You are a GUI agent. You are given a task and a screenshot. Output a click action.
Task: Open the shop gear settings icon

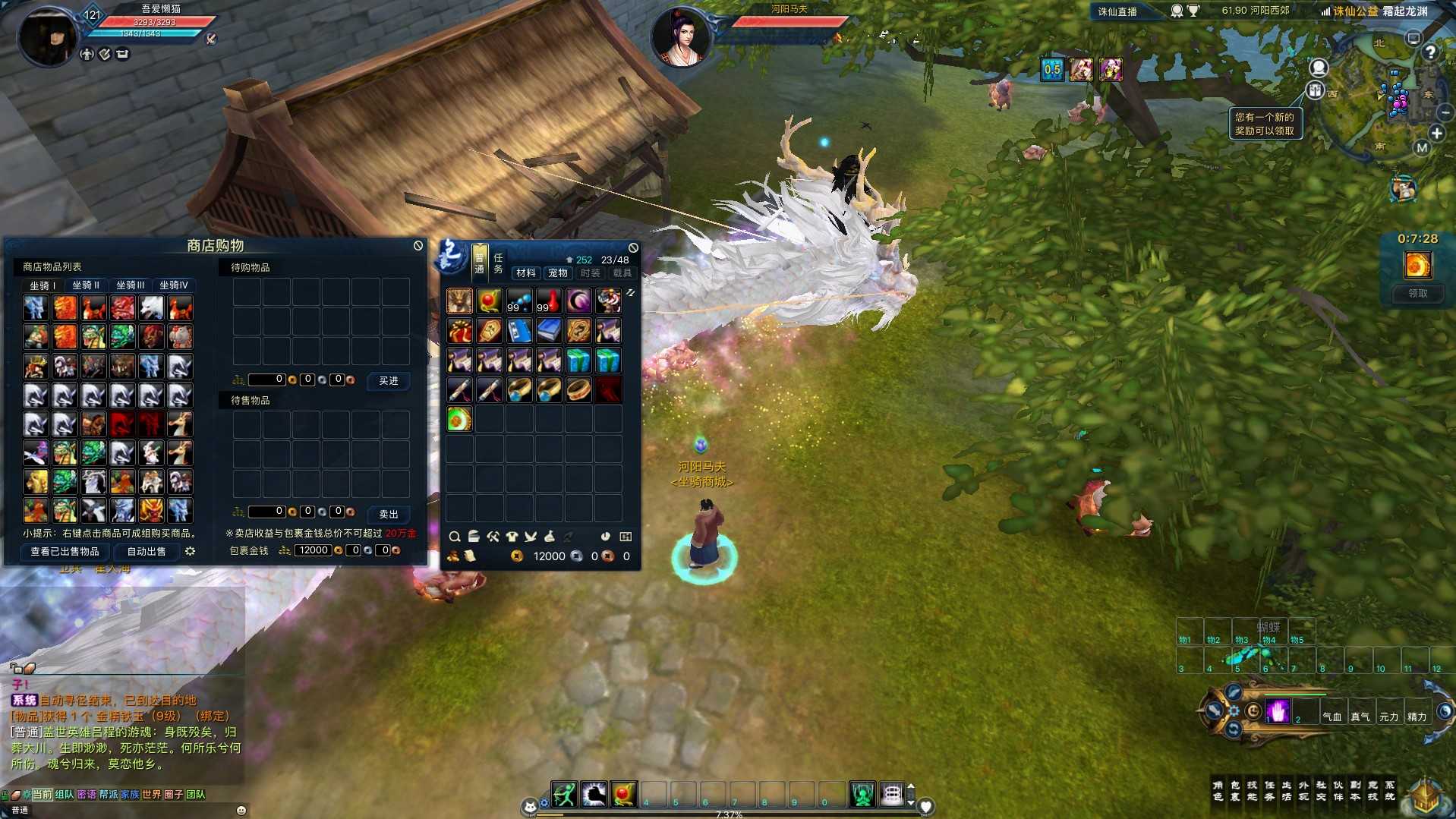click(x=191, y=552)
